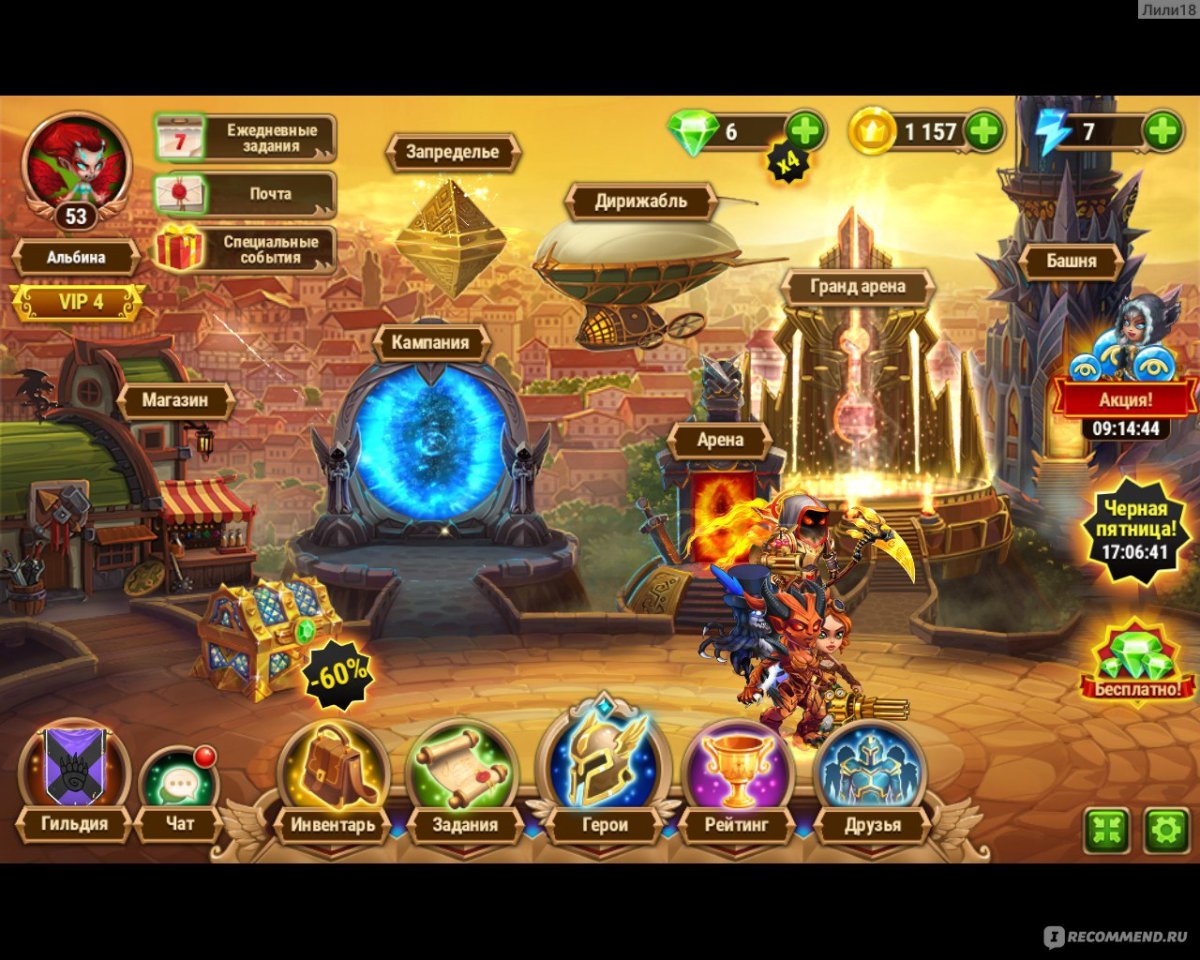Open the Ежедневные задания daily tasks
The height and width of the screenshot is (960, 1200).
tap(246, 138)
